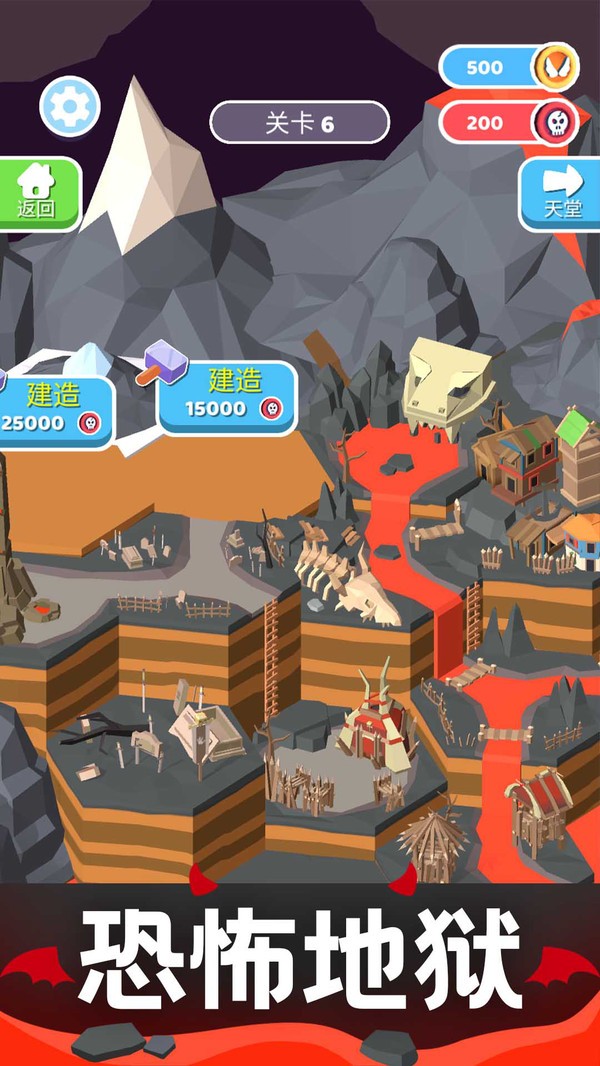Tap the green 返回 home button
This screenshot has height=1066, width=600.
37,192
